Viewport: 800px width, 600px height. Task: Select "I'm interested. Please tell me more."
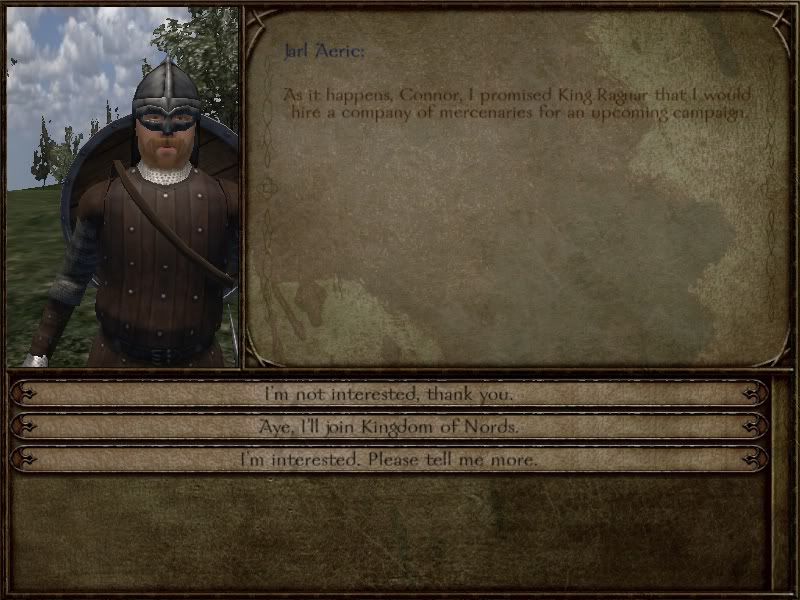(389, 460)
